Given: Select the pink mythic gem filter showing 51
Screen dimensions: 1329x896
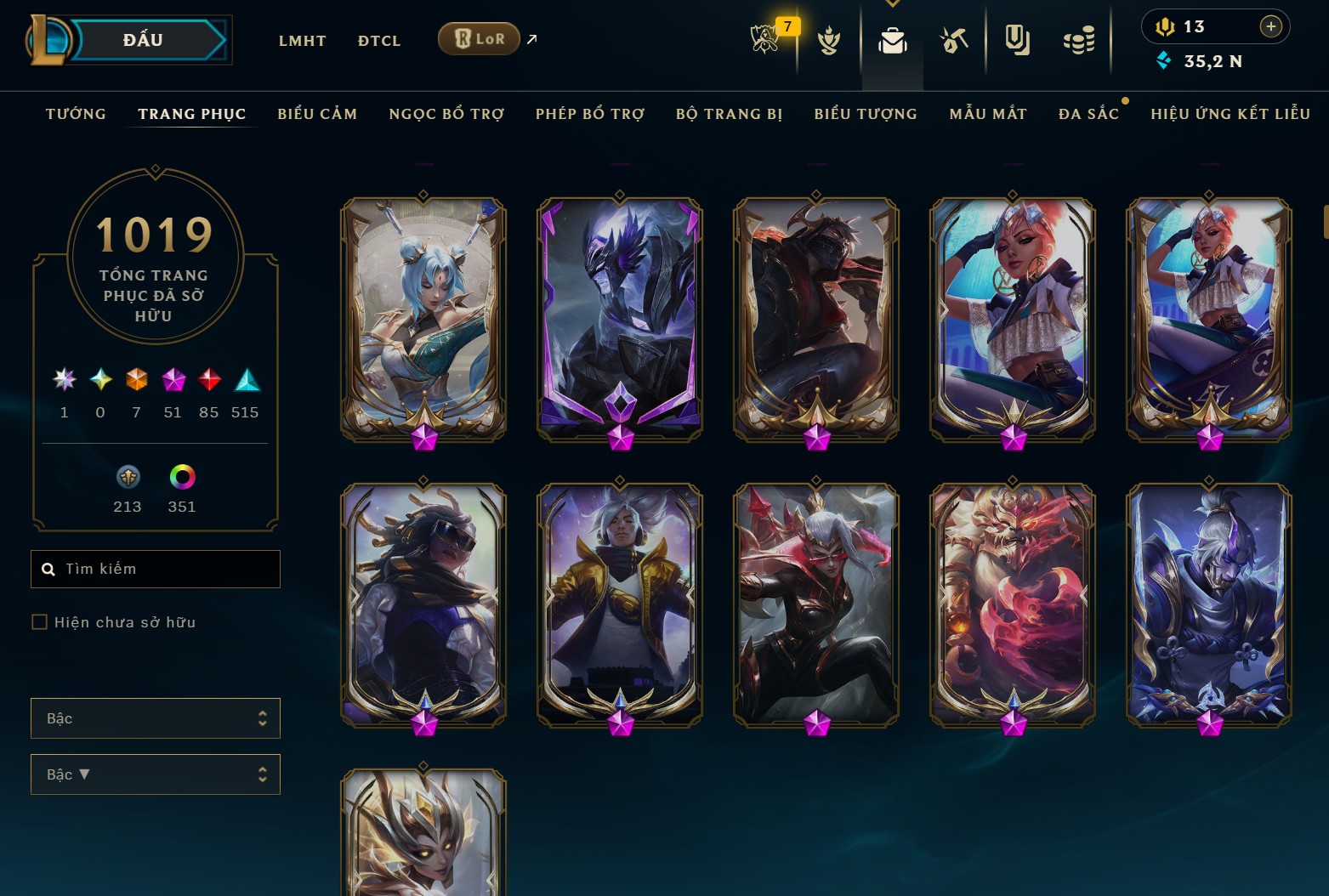Looking at the screenshot, I should point(173,380).
